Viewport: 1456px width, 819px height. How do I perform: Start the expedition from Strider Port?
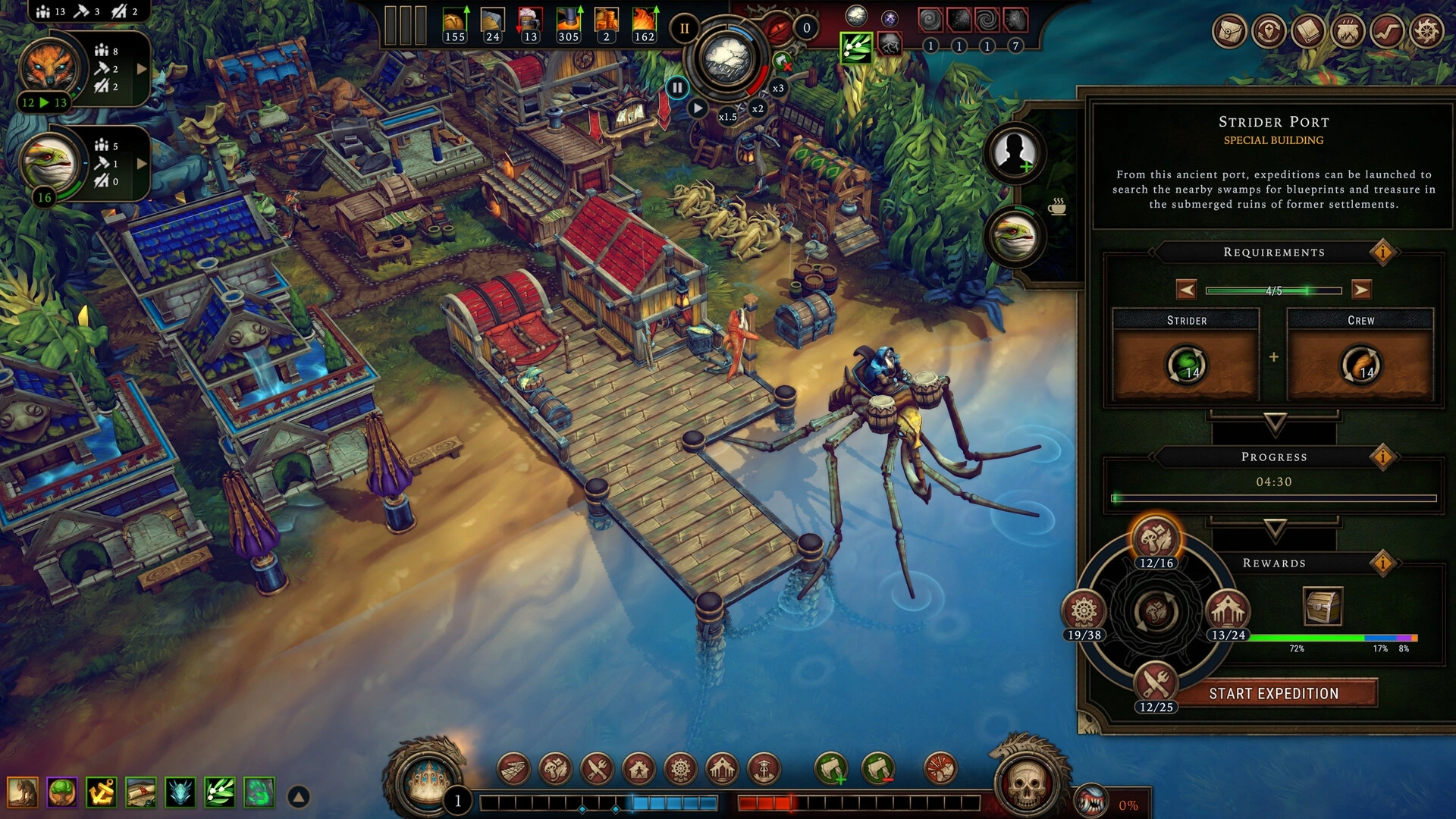point(1273,693)
